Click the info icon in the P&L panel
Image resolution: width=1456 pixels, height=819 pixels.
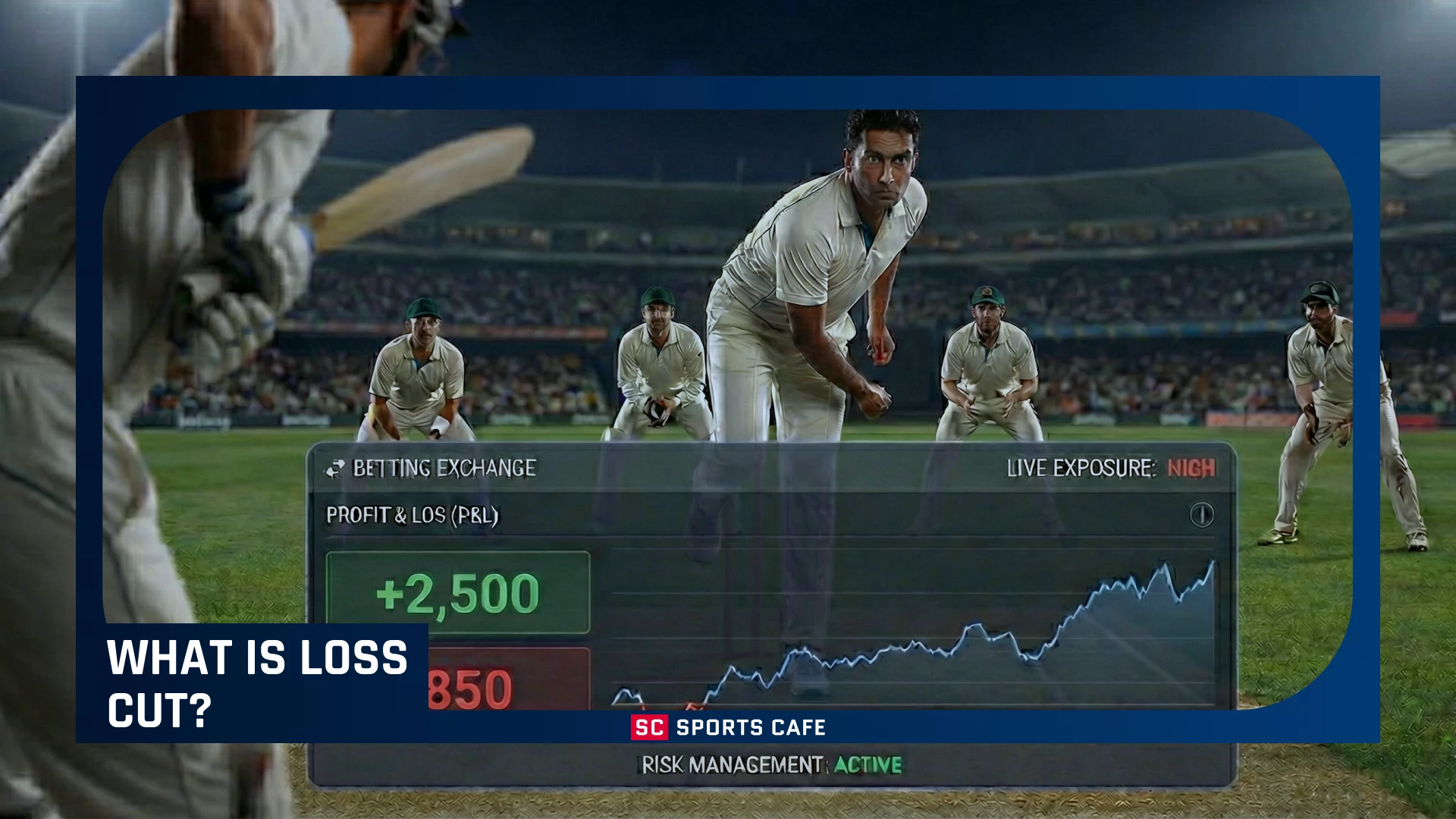[1202, 515]
